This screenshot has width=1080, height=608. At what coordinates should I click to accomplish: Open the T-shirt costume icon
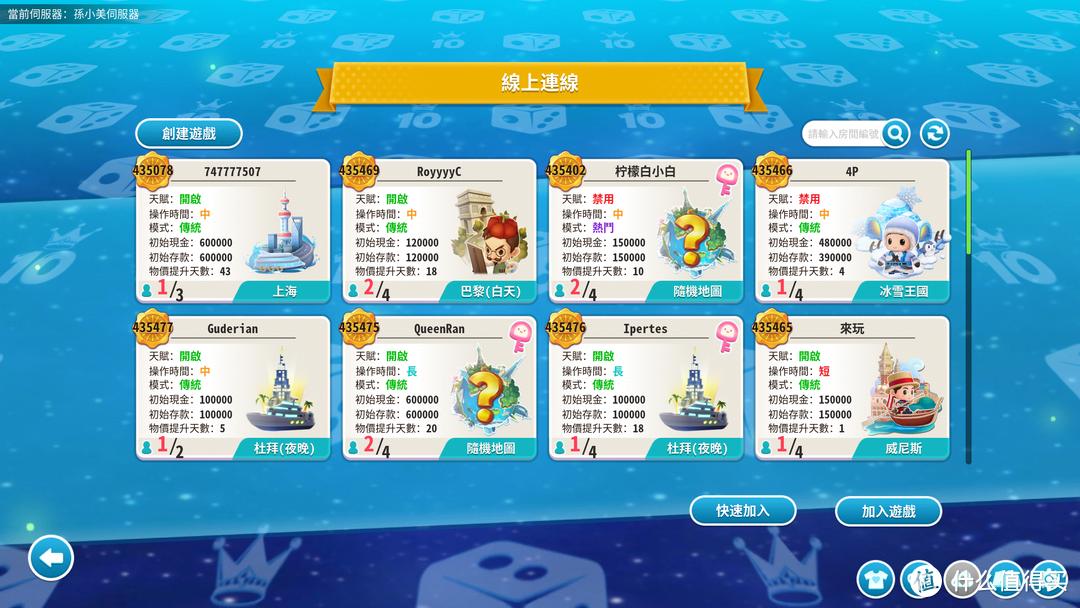(x=876, y=578)
